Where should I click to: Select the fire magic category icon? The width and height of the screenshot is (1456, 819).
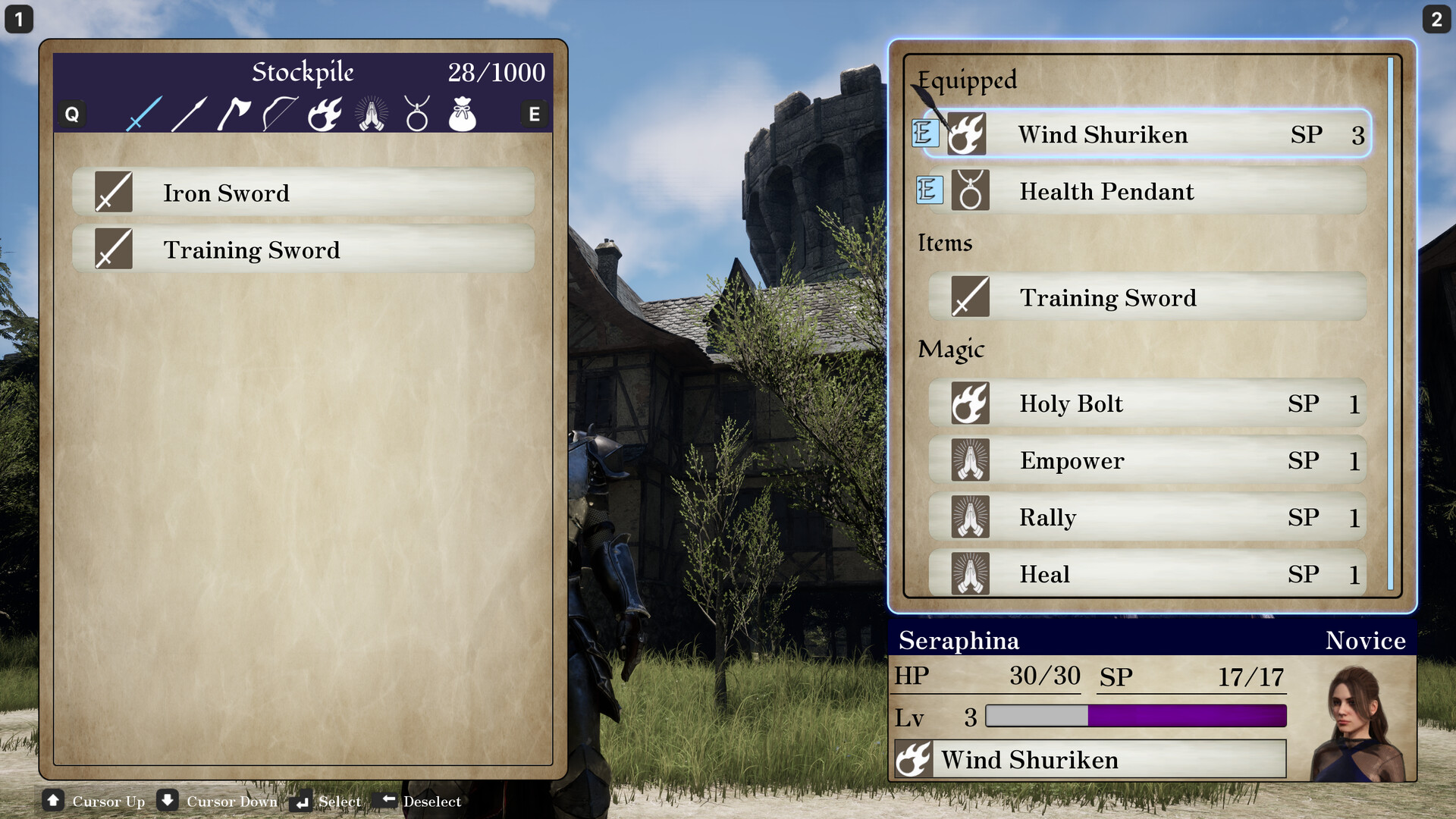pos(325,115)
